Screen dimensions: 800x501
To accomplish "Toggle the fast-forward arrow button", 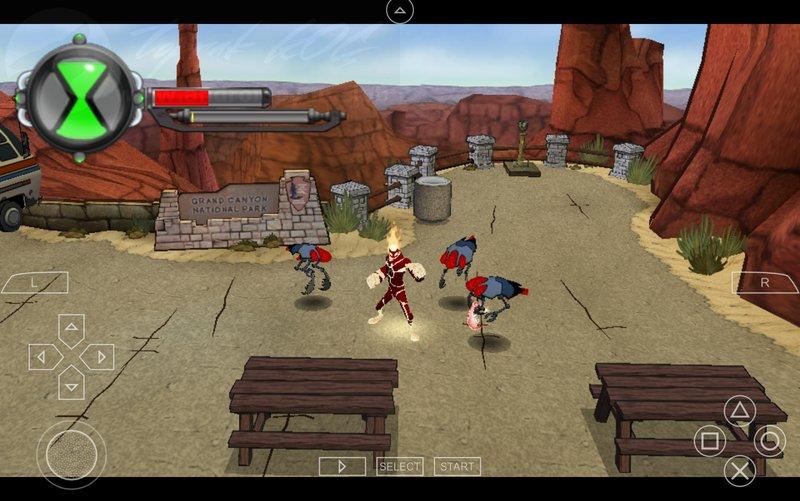I will click(342, 466).
